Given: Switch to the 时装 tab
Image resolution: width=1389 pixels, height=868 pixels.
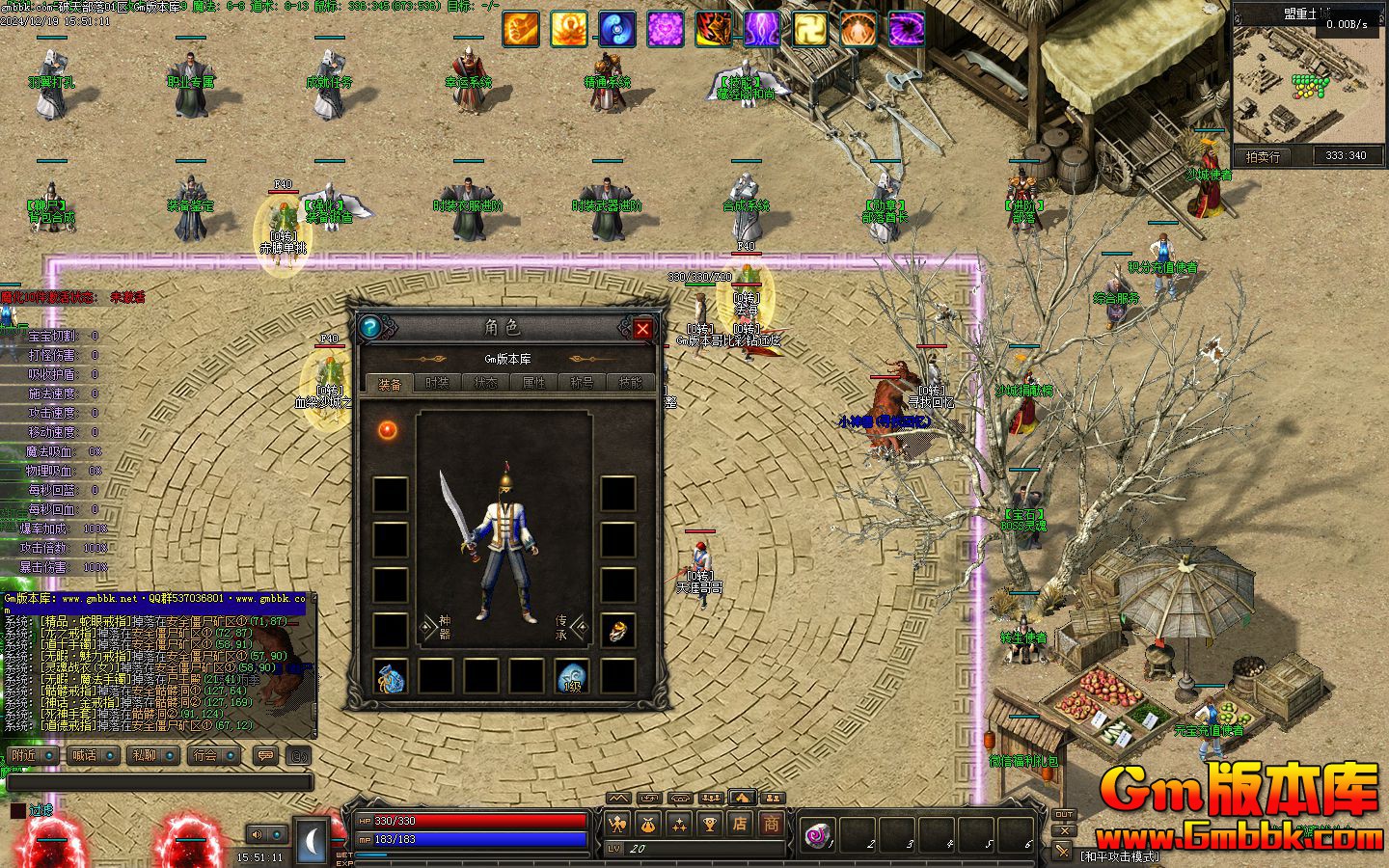Looking at the screenshot, I should point(437,383).
